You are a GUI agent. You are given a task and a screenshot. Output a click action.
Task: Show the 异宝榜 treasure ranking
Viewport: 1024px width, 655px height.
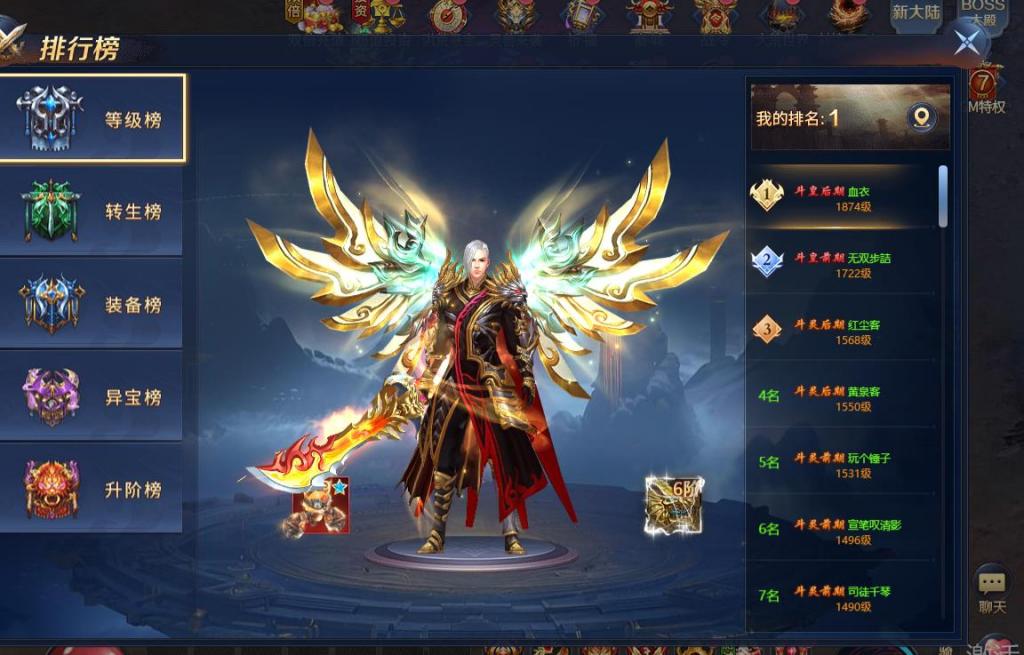tap(92, 397)
